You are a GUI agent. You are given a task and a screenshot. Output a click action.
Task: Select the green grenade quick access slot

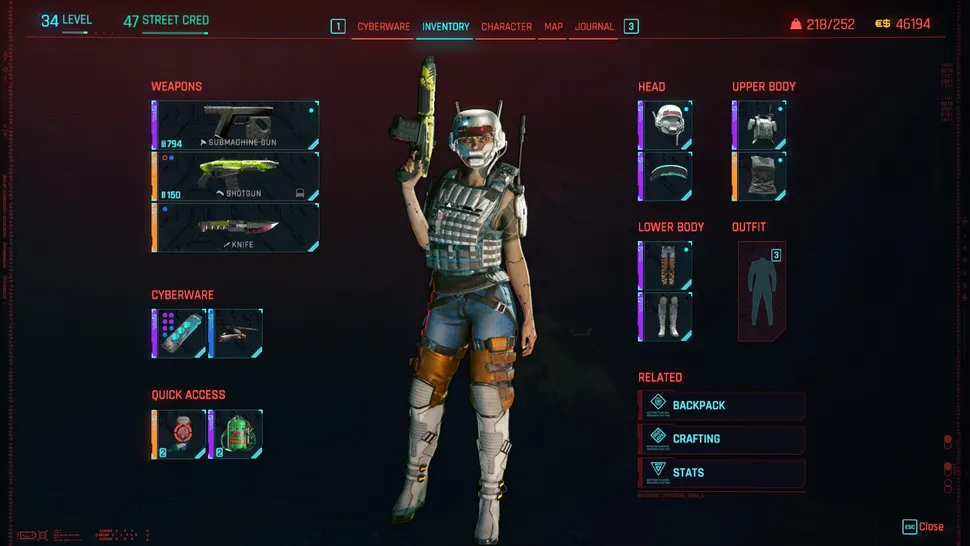pyautogui.click(x=236, y=434)
